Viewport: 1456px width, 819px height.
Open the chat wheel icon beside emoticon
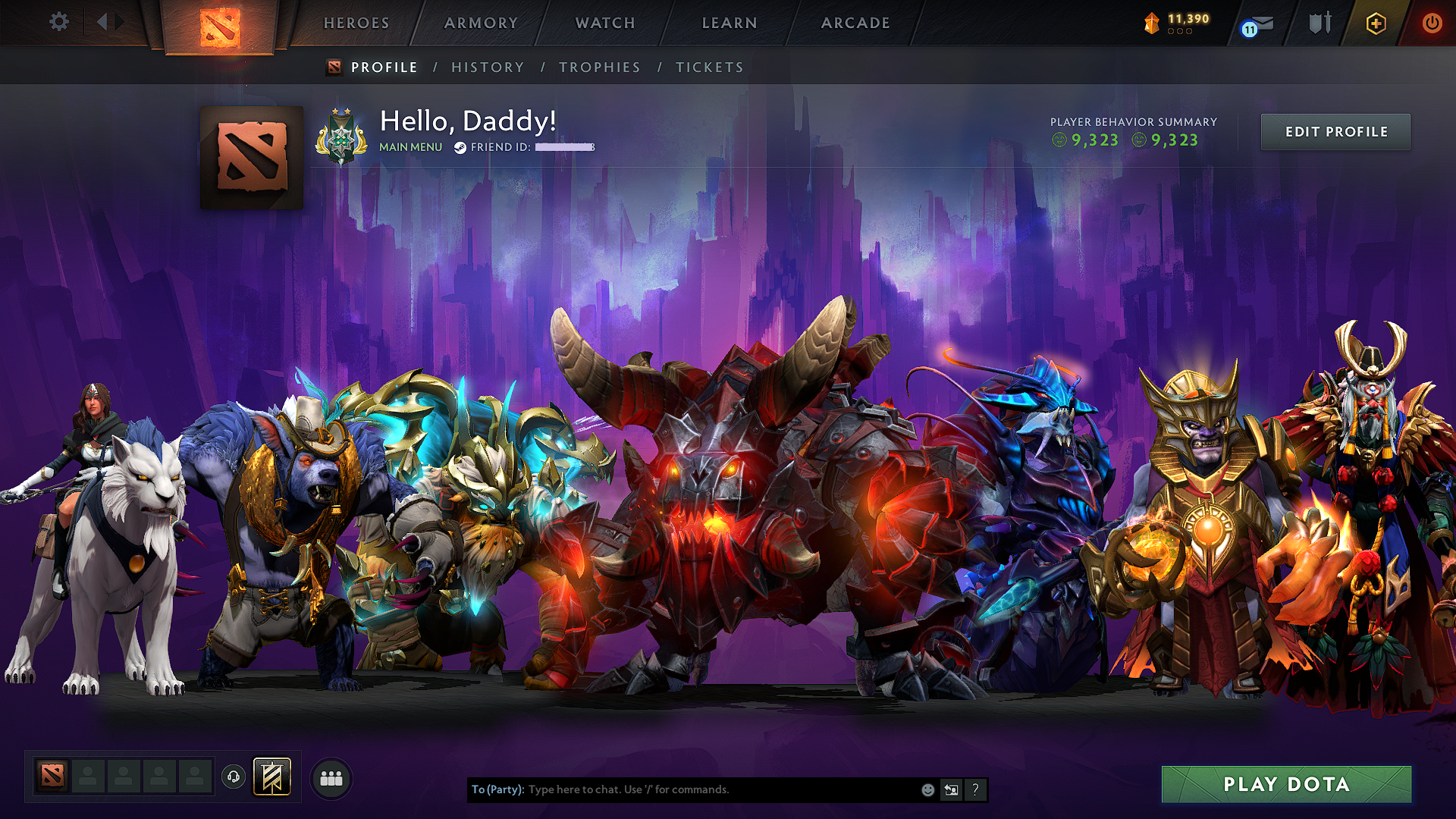coord(951,789)
